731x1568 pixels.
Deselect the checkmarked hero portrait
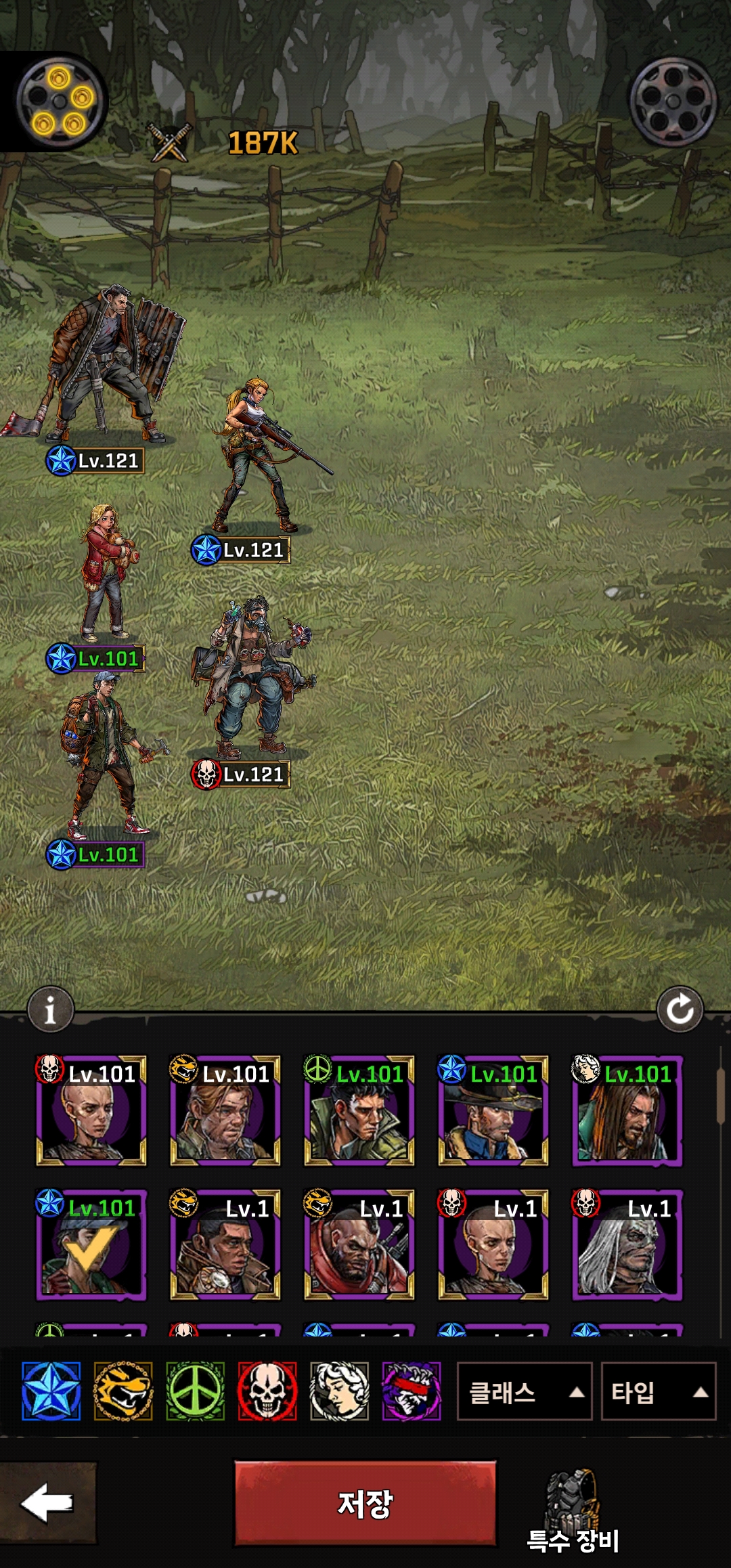(91, 1244)
